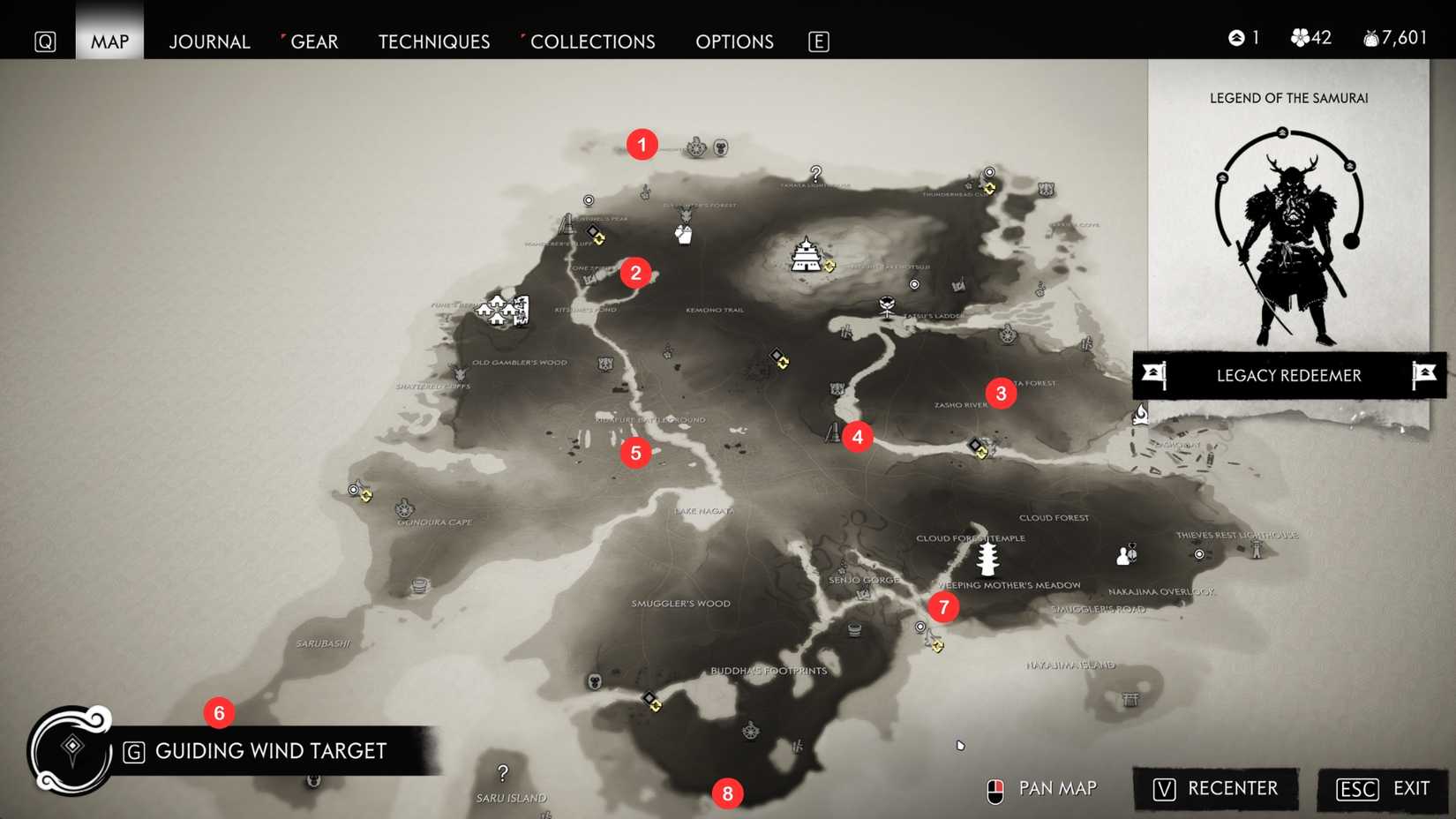The image size is (1456, 819).
Task: Open the COLLECTIONS menu
Action: tap(593, 41)
